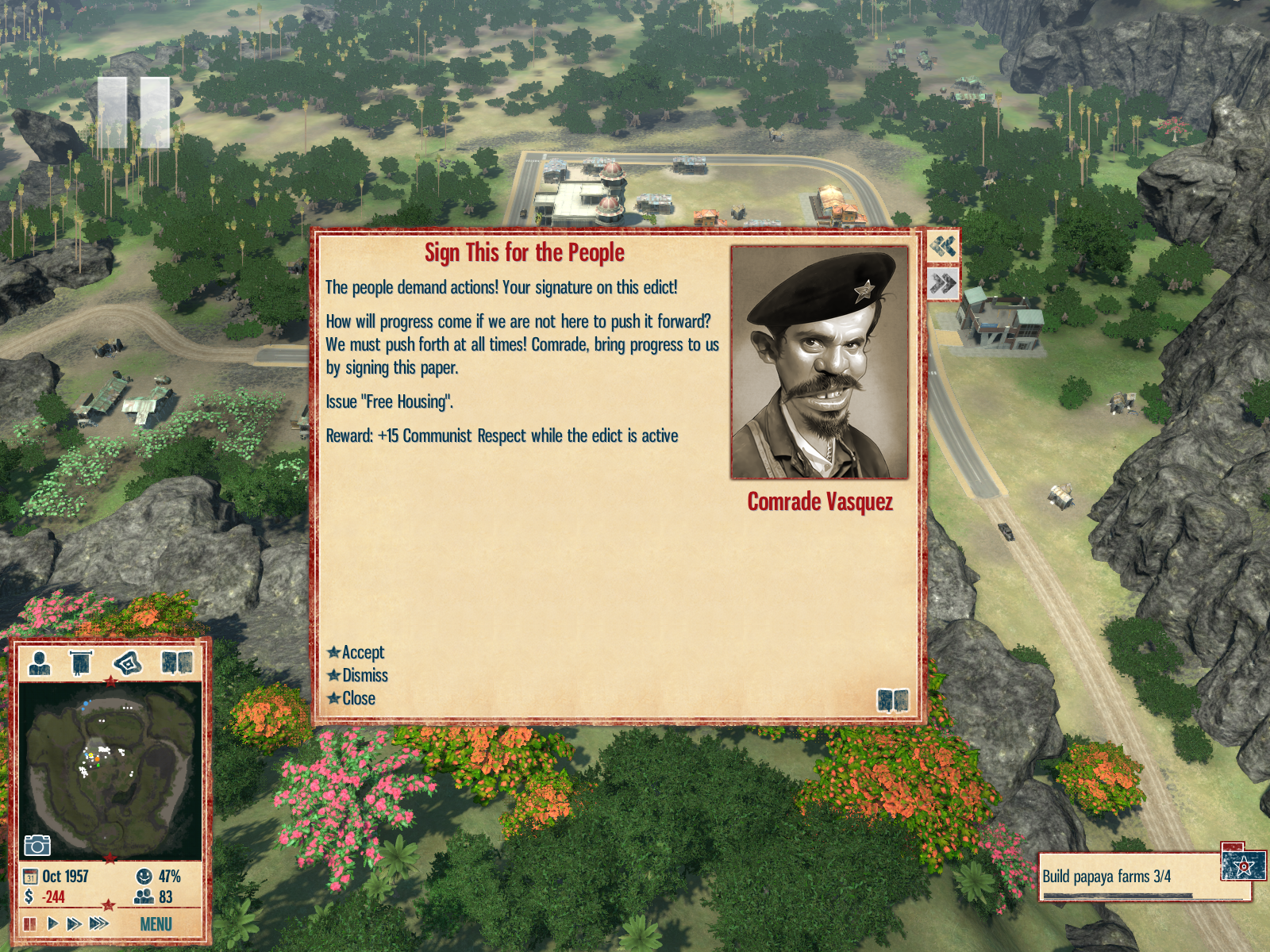Open the banner icon above the minimap
Screen dimensions: 1270x952
(x=81, y=662)
